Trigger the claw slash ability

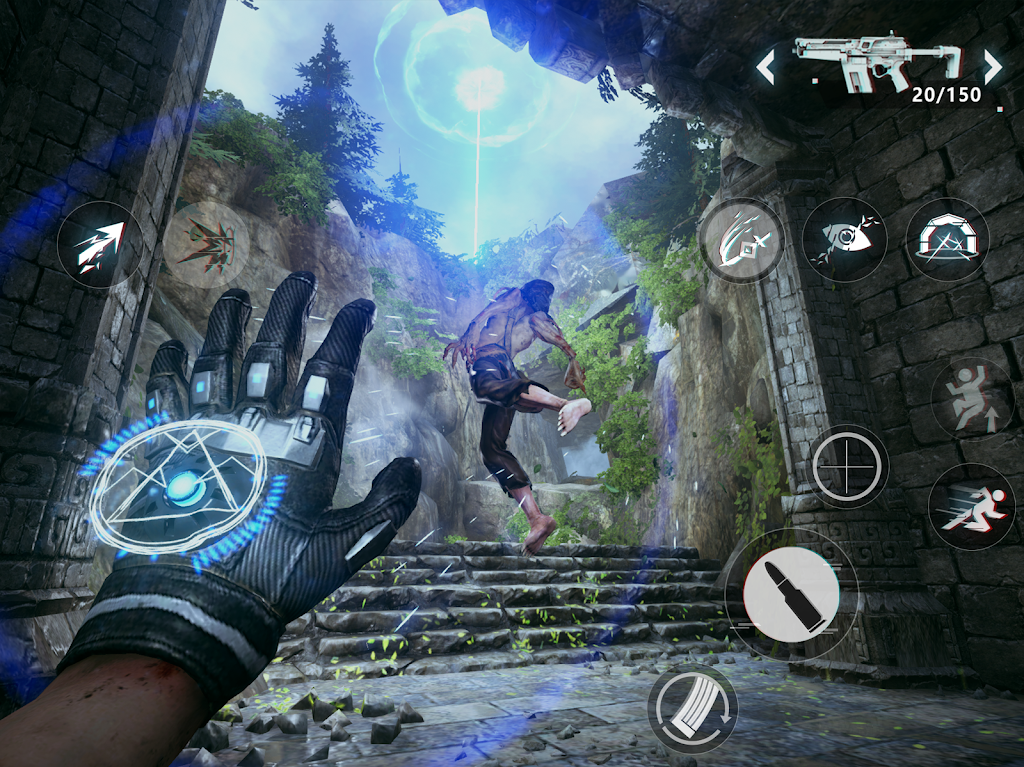click(x=742, y=240)
